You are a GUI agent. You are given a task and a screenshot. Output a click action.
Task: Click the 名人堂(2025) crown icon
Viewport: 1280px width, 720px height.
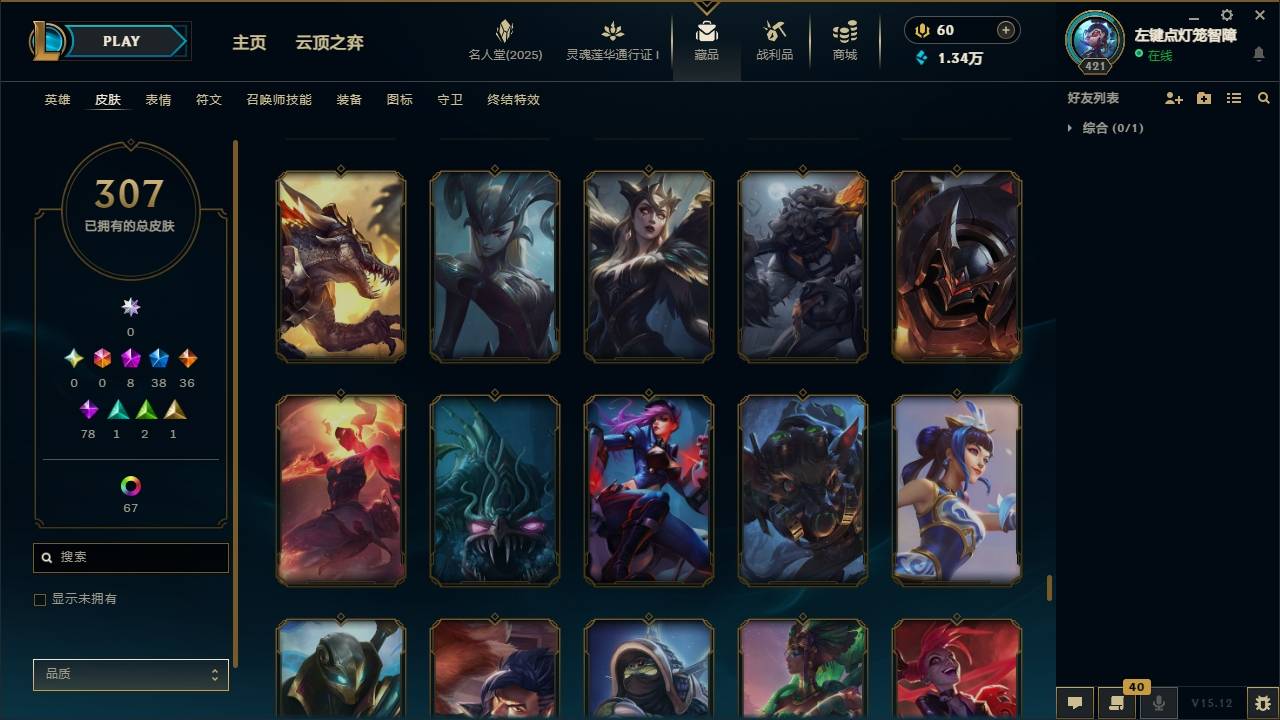(x=504, y=33)
